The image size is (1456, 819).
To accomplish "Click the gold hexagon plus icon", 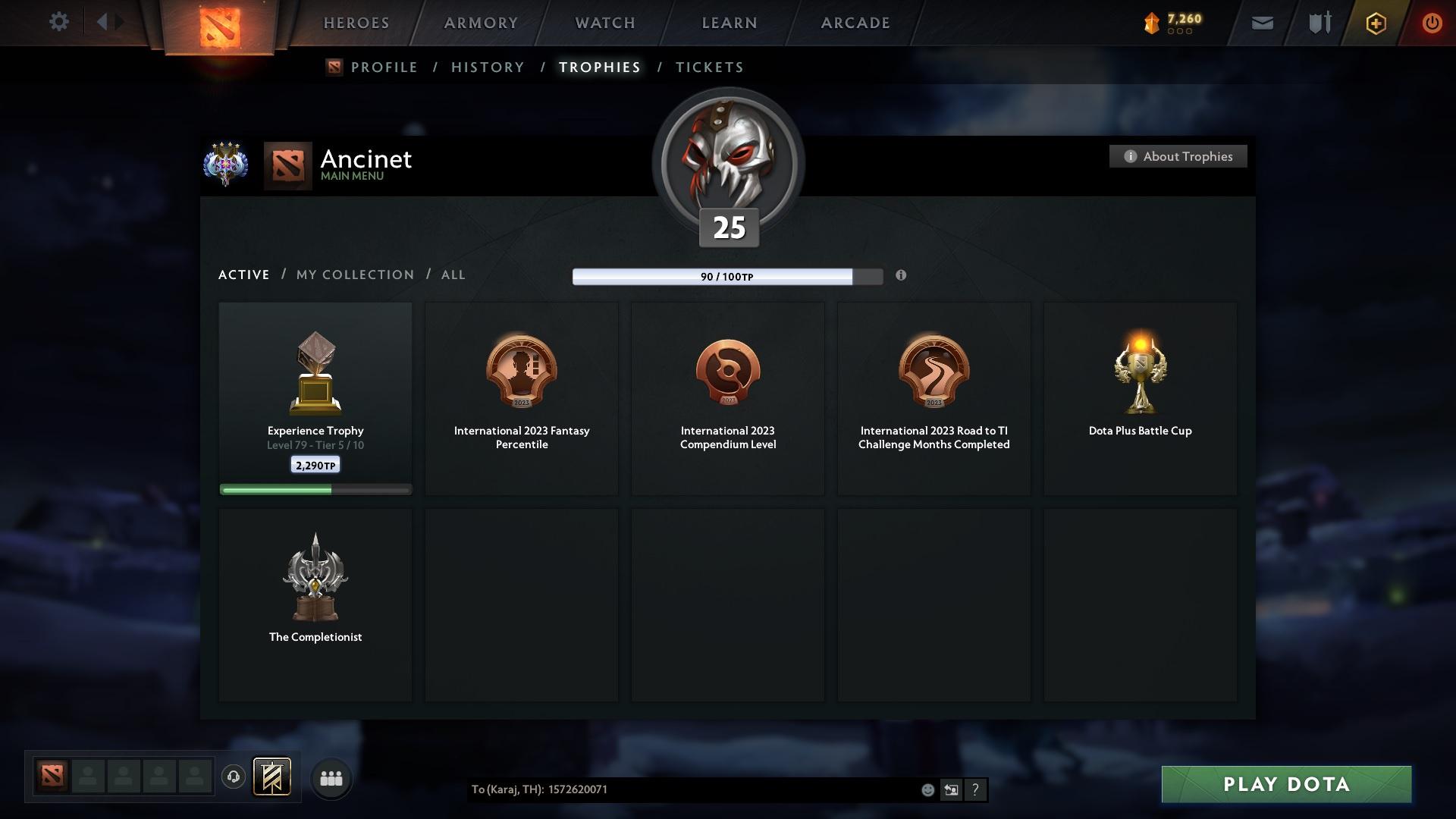I will [1375, 23].
